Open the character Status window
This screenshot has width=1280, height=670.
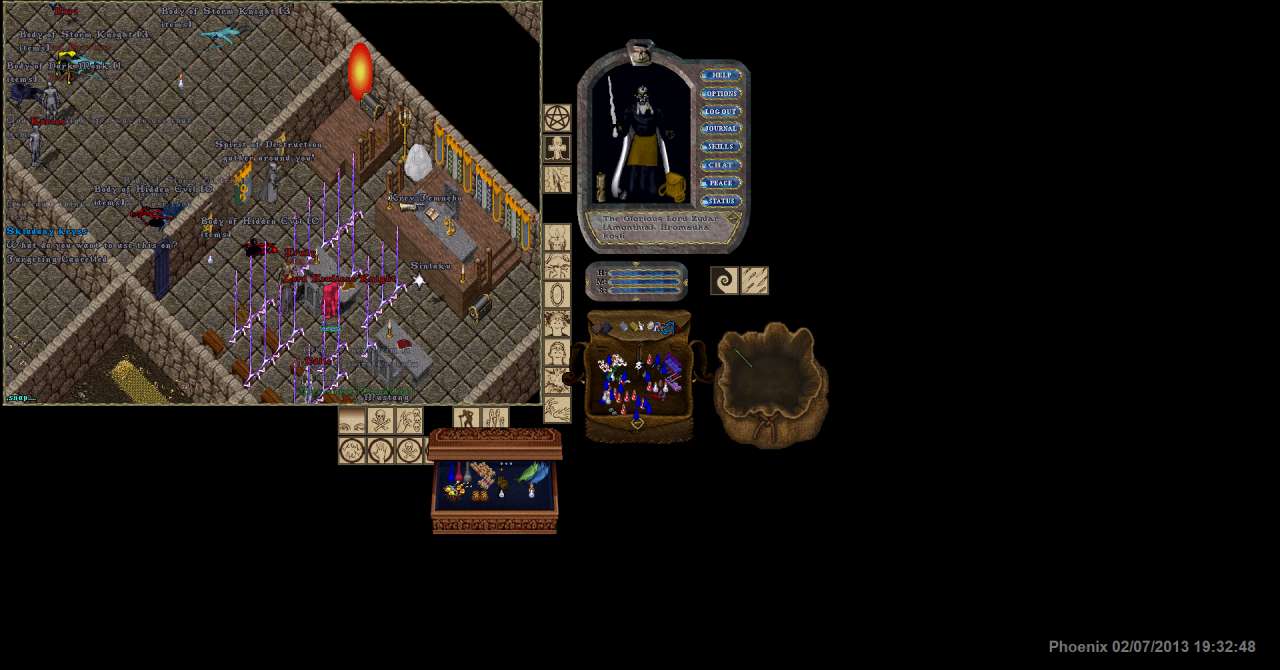(720, 201)
